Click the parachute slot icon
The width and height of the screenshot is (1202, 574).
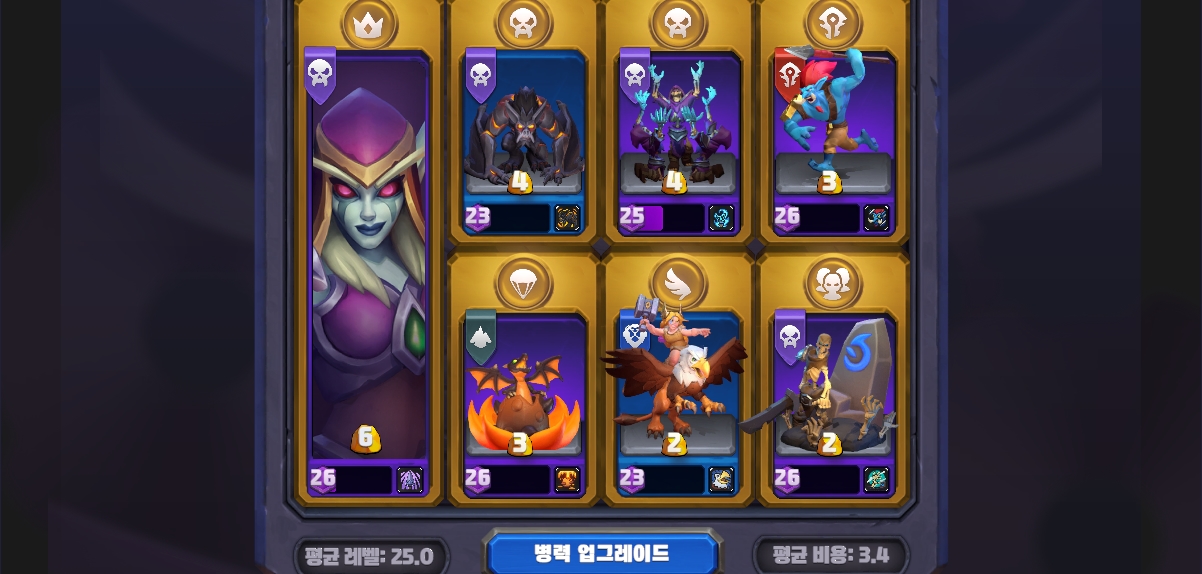[524, 283]
